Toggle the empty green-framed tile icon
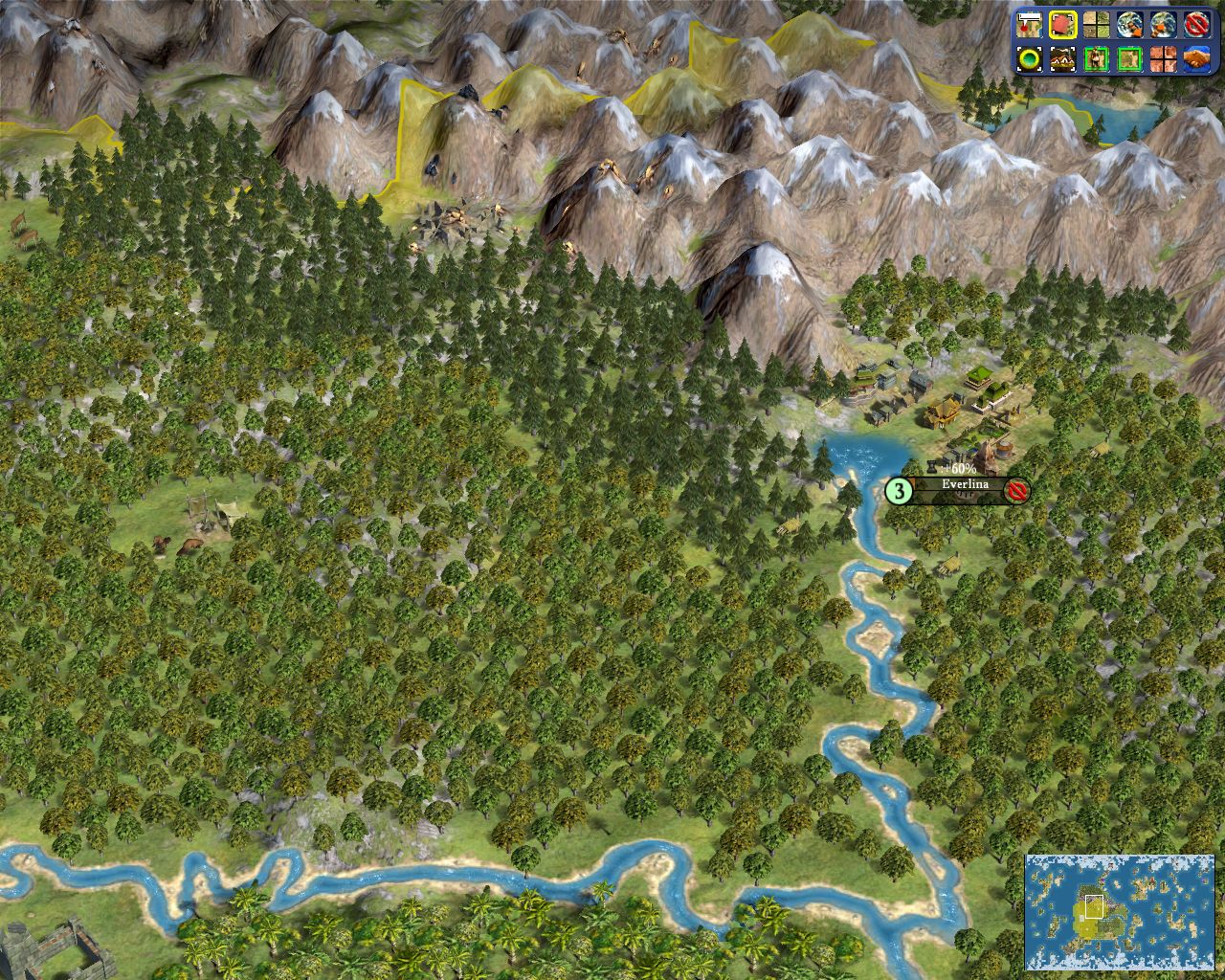This screenshot has width=1225, height=980. pyautogui.click(x=1129, y=59)
